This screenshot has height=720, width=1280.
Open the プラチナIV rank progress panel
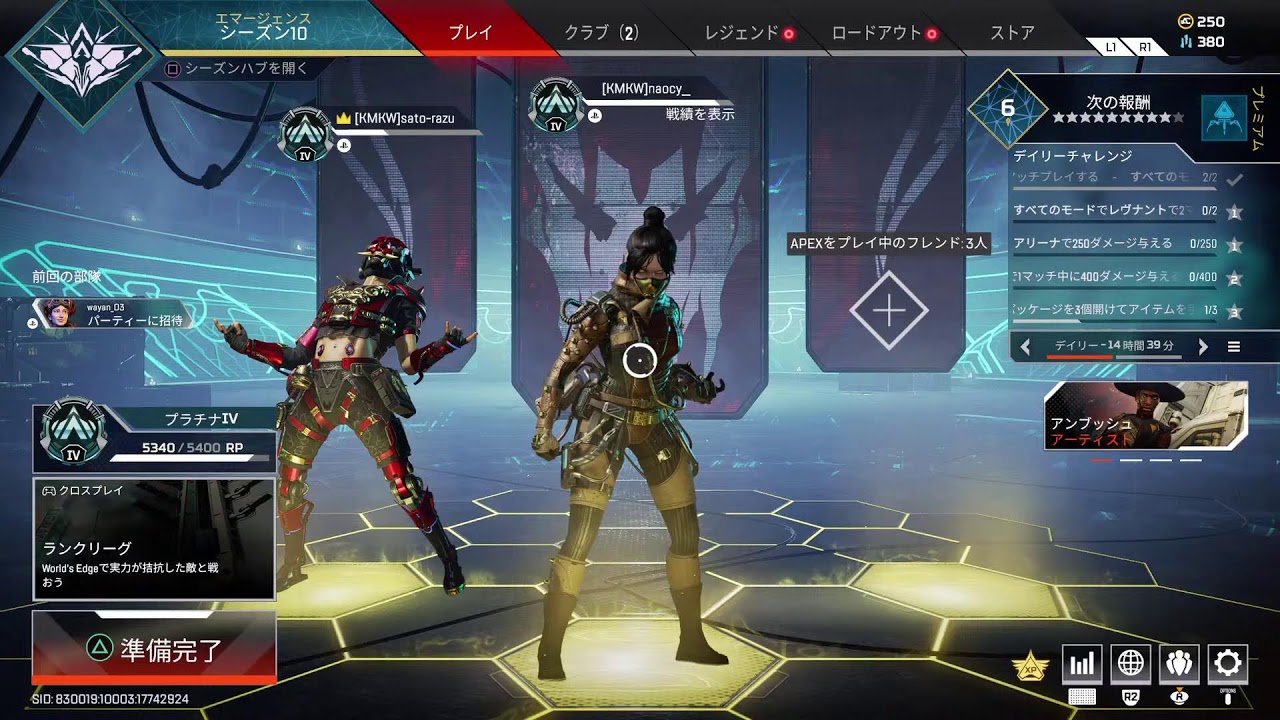coord(154,437)
